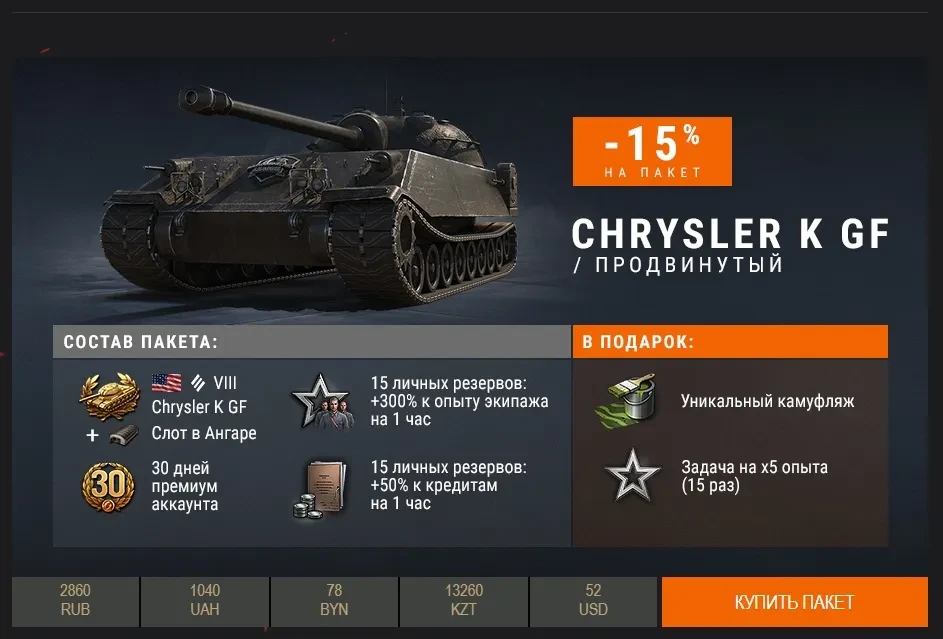Click the -15% package discount badge

pos(652,151)
